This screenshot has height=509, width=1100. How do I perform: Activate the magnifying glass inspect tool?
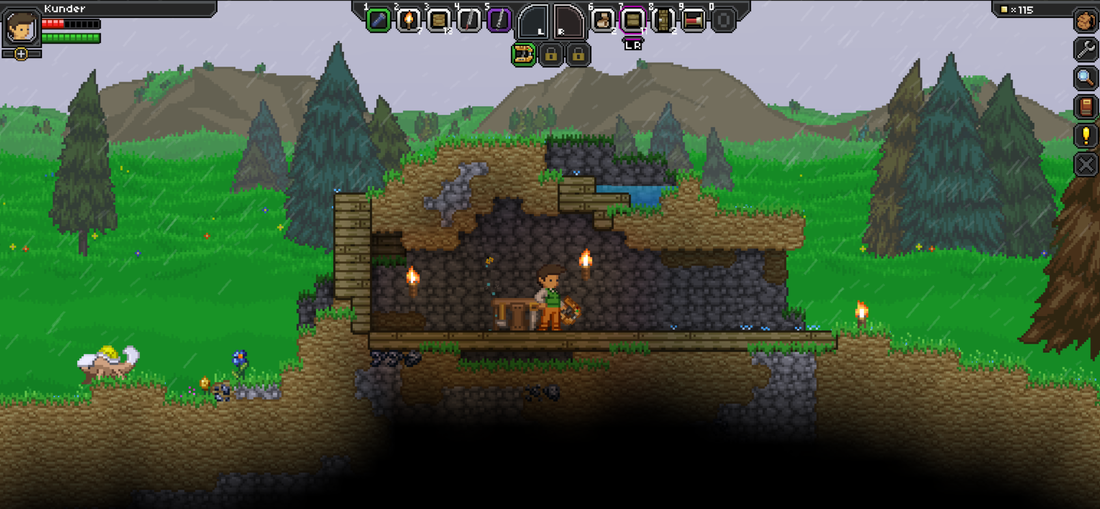click(1086, 78)
